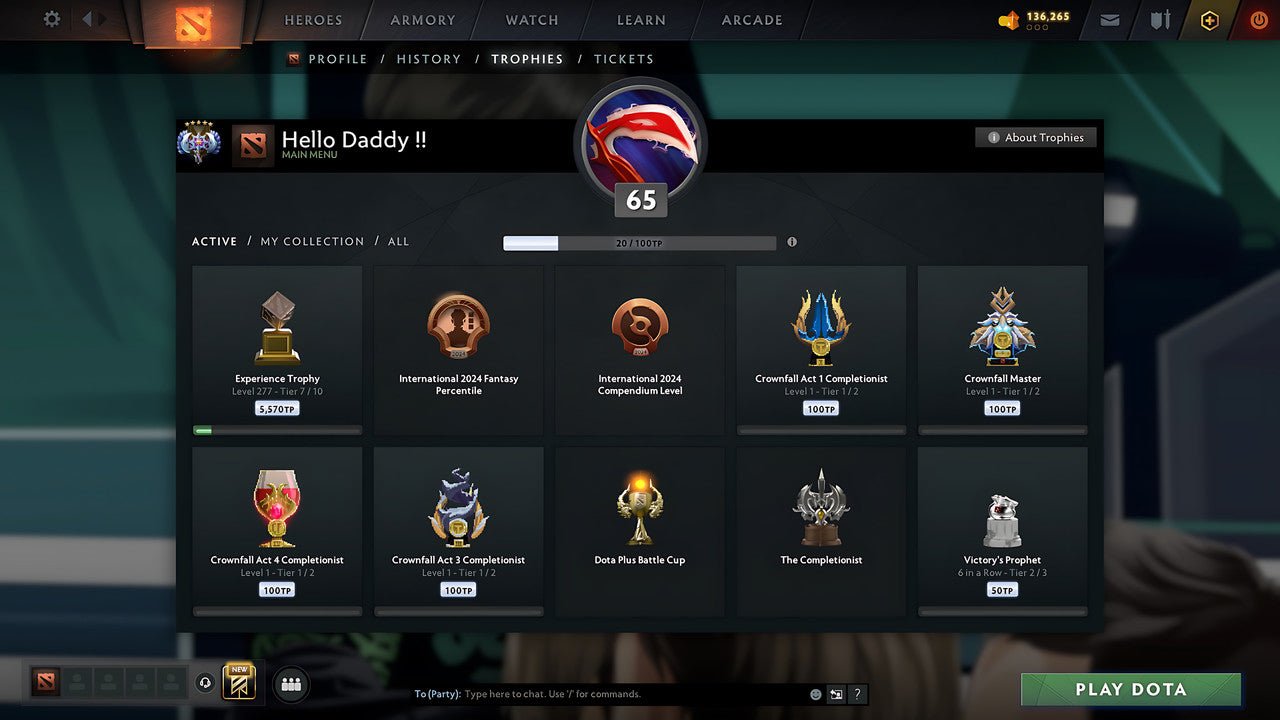Open the settings gear menu

click(x=50, y=19)
